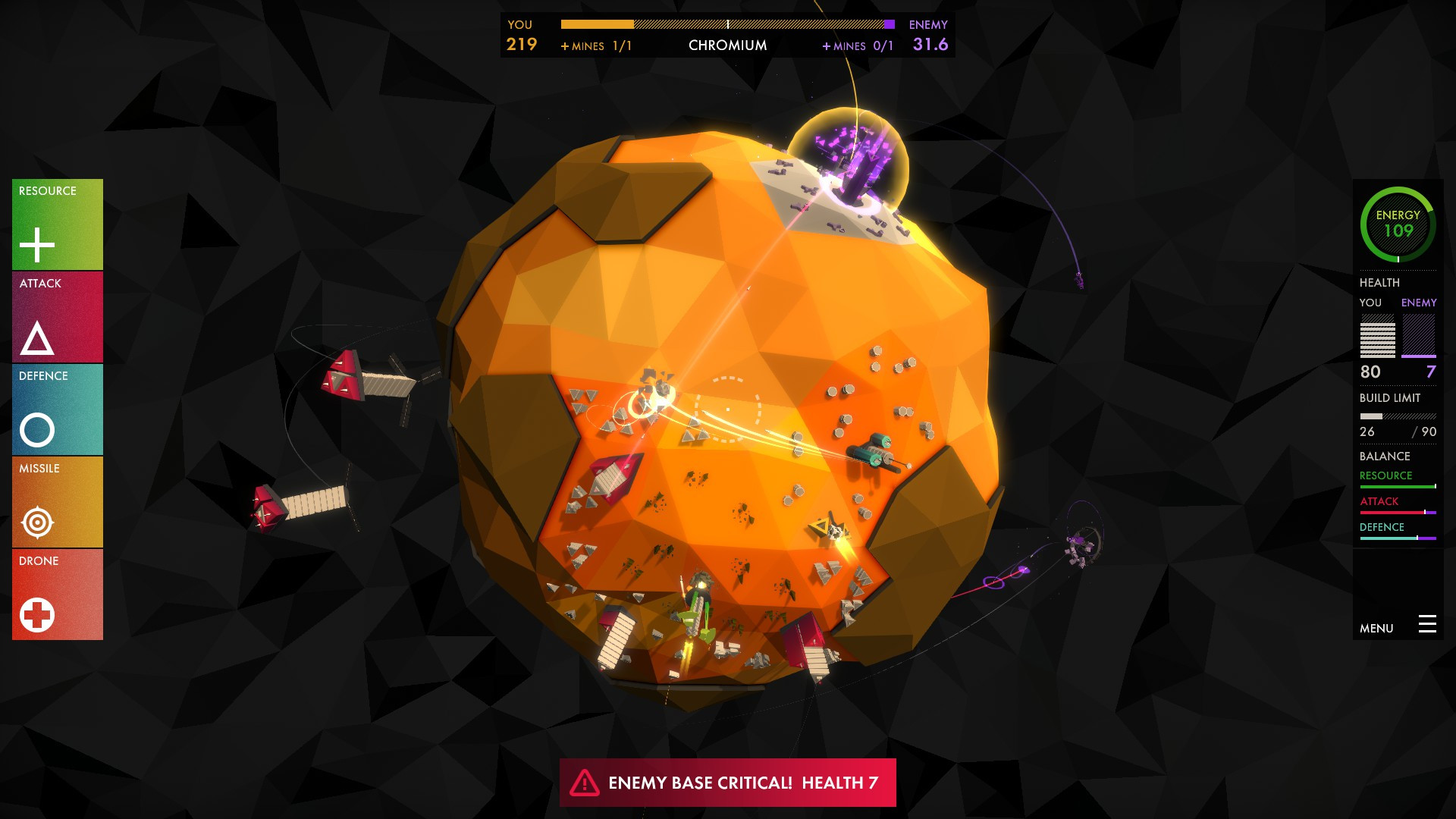Select the Defence build button
Image resolution: width=1456 pixels, height=819 pixels.
(58, 410)
